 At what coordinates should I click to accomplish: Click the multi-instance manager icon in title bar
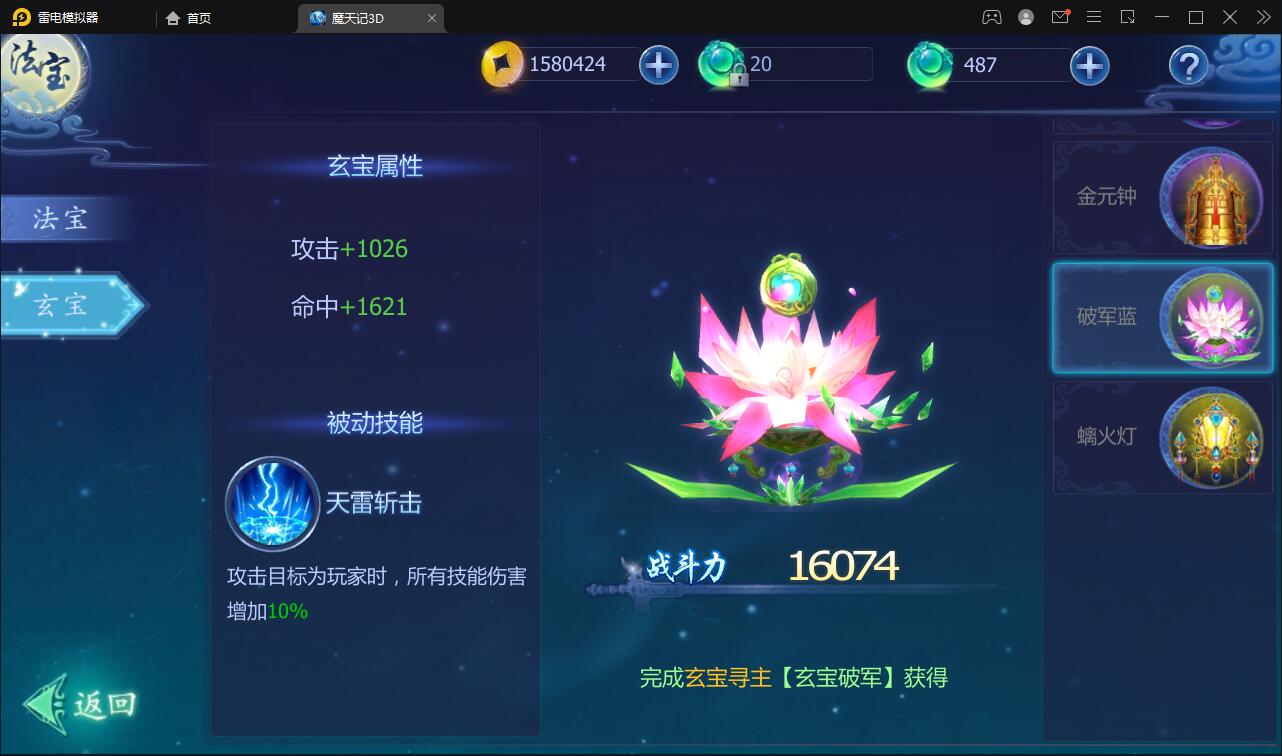point(1129,17)
